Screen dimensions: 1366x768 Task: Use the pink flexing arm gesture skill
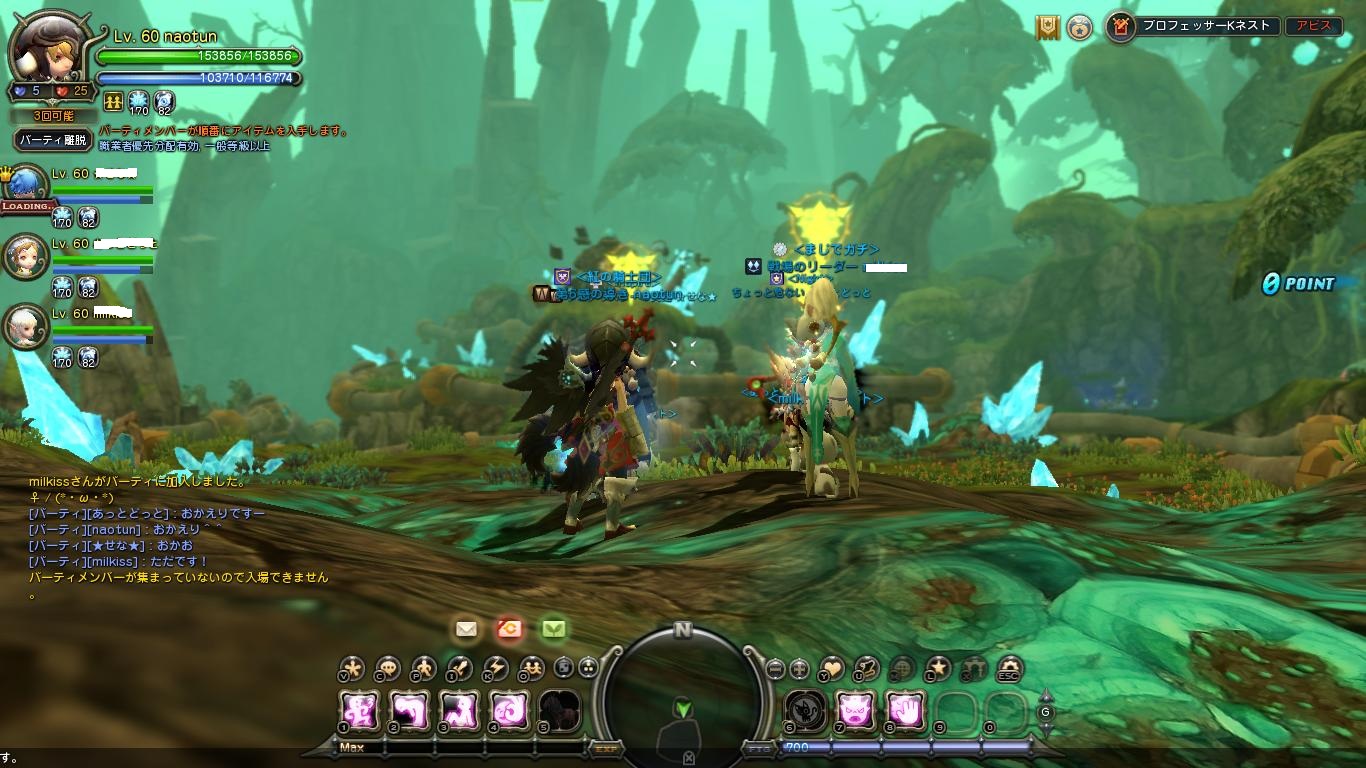pyautogui.click(x=409, y=711)
